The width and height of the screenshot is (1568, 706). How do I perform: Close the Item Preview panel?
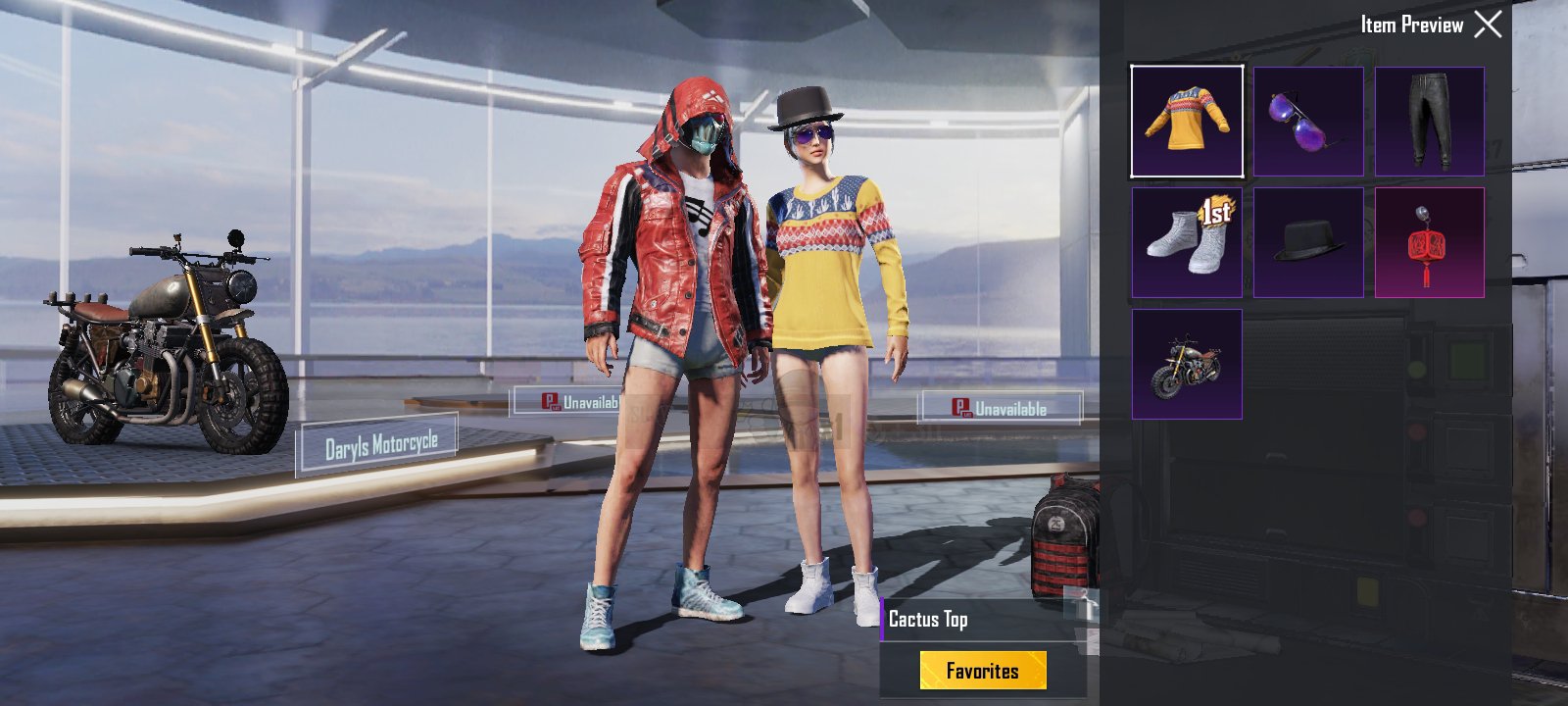[x=1488, y=25]
